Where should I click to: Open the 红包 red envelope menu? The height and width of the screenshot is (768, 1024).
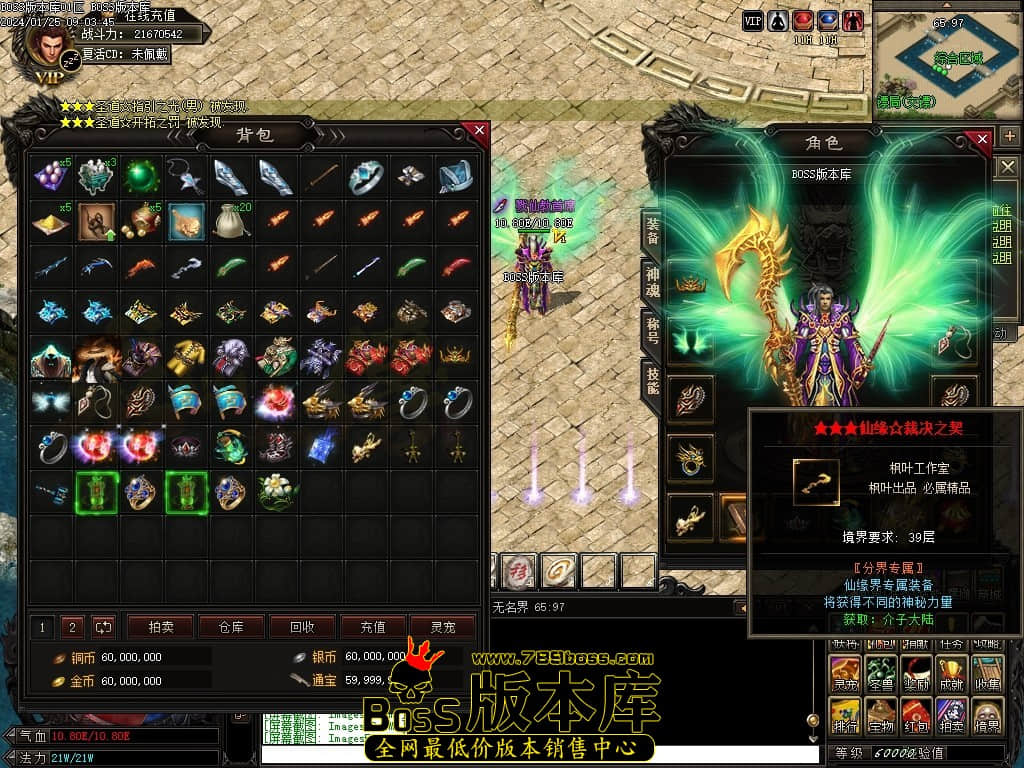point(916,716)
